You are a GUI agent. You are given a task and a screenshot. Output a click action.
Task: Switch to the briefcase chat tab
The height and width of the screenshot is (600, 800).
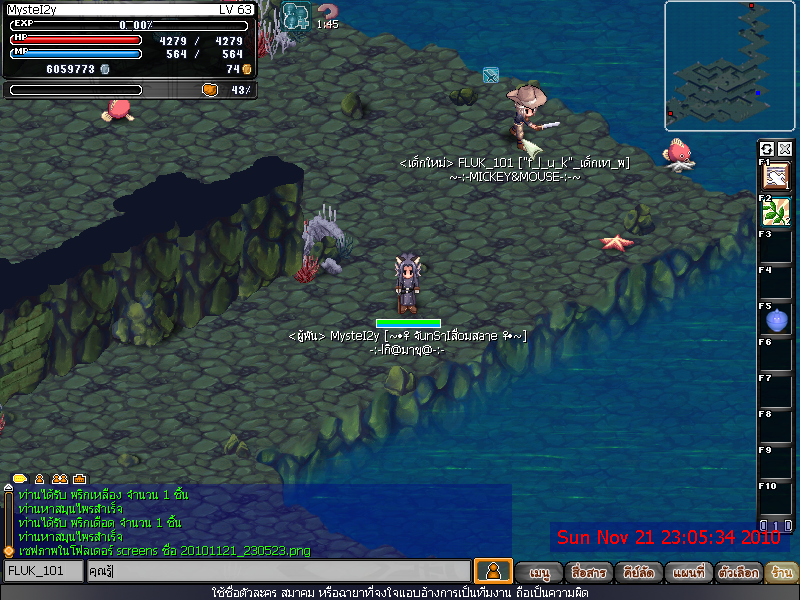tap(80, 479)
